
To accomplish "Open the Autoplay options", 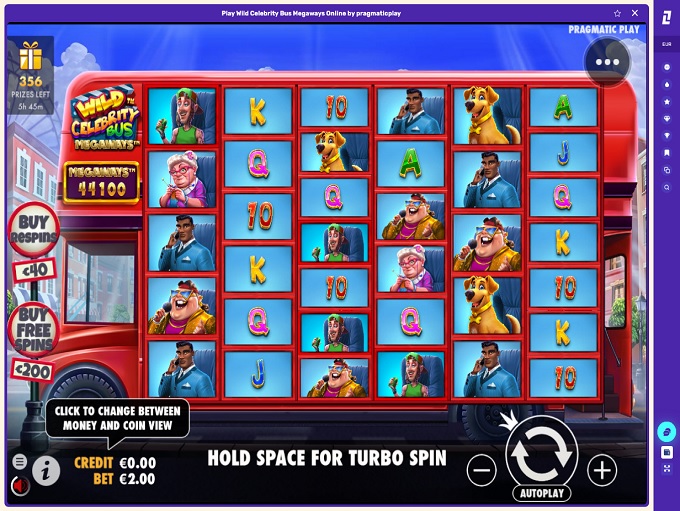I will coord(541,493).
